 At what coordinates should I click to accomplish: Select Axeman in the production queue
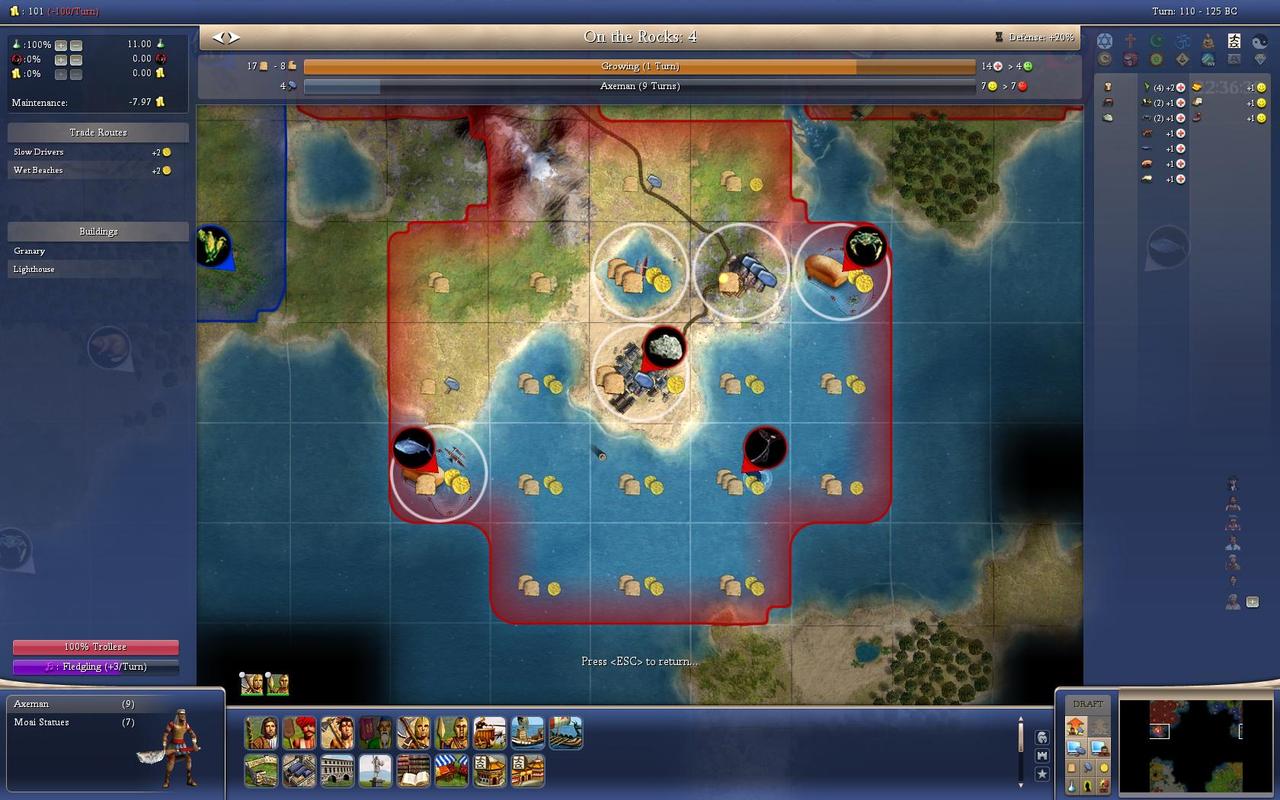(31, 704)
